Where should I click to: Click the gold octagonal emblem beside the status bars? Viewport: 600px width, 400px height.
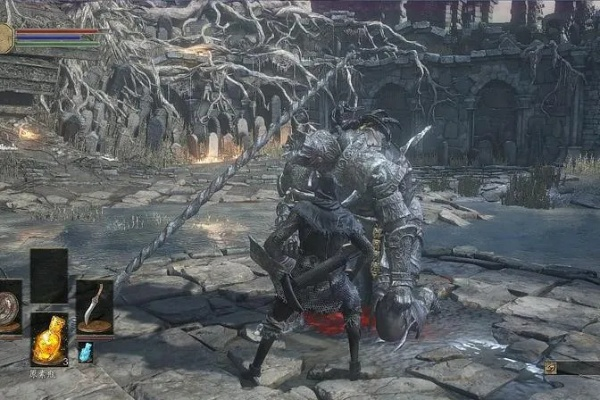click(6, 38)
